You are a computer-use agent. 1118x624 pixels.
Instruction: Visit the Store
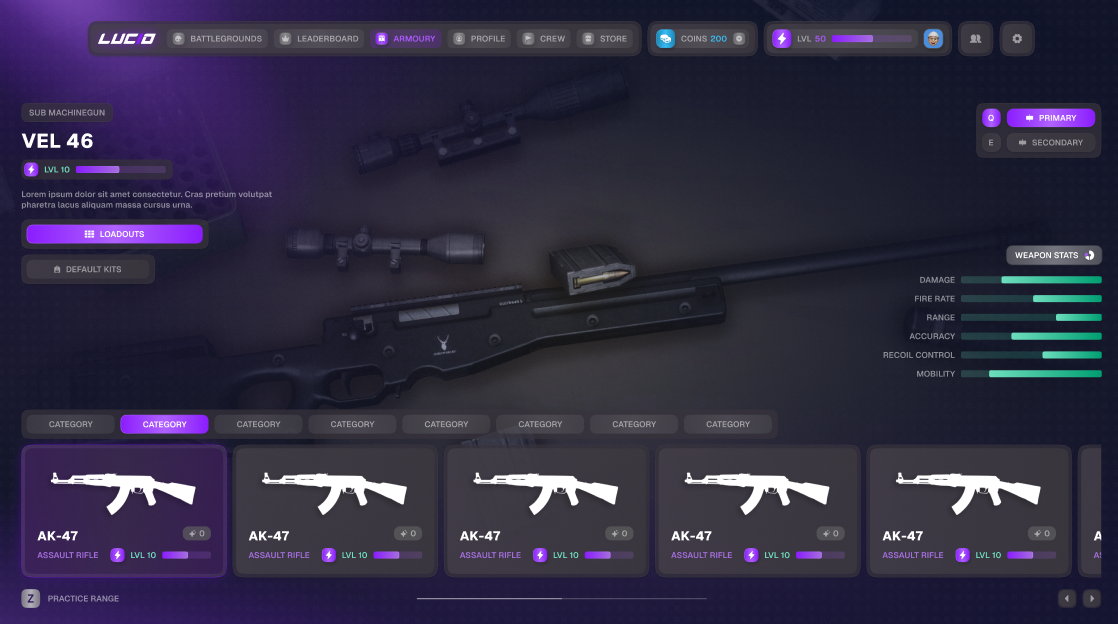[605, 39]
